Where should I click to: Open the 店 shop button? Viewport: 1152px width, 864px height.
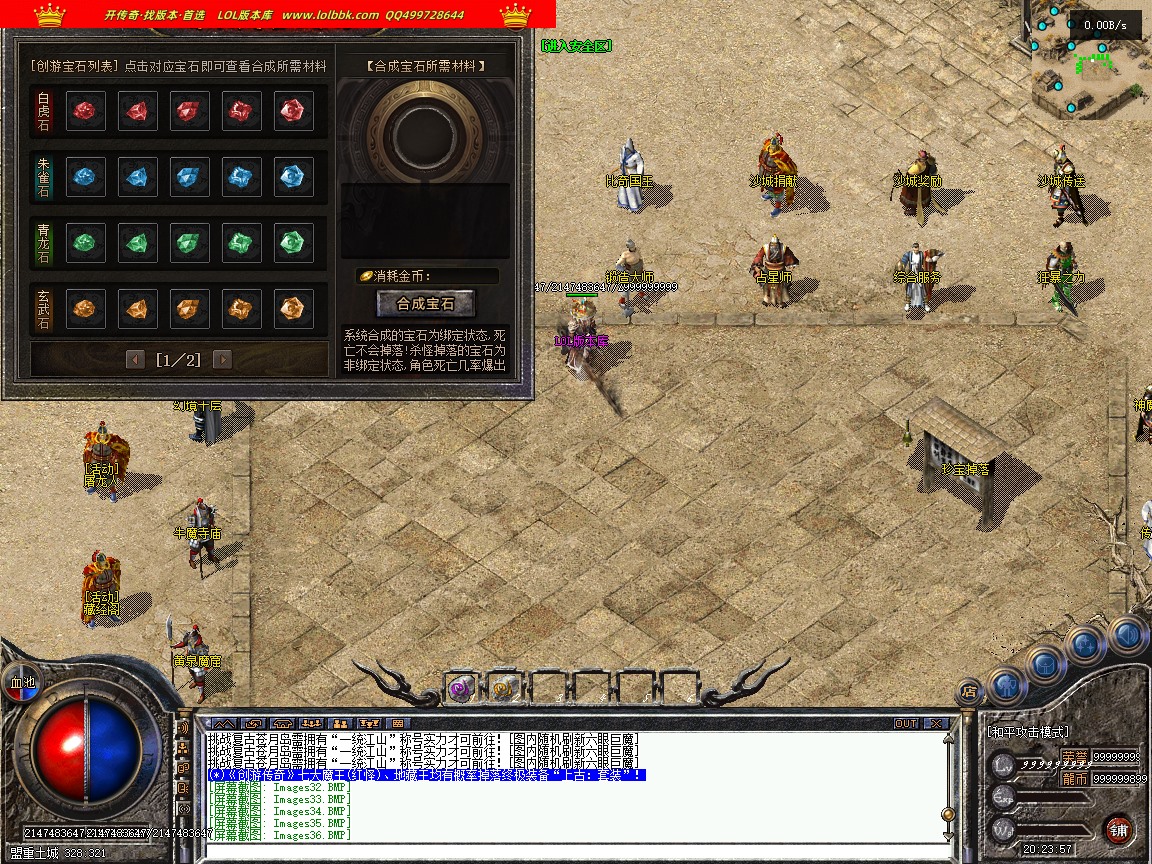click(968, 690)
